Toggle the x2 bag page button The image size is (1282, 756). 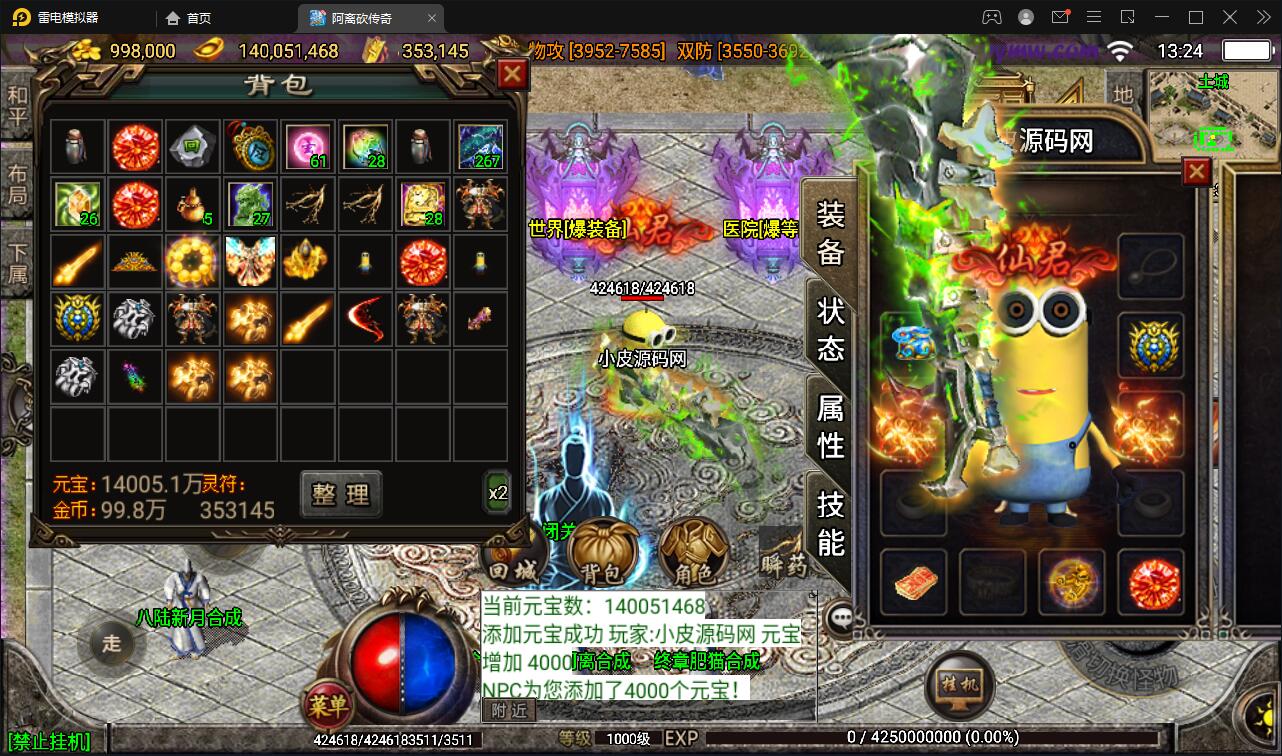pos(497,492)
